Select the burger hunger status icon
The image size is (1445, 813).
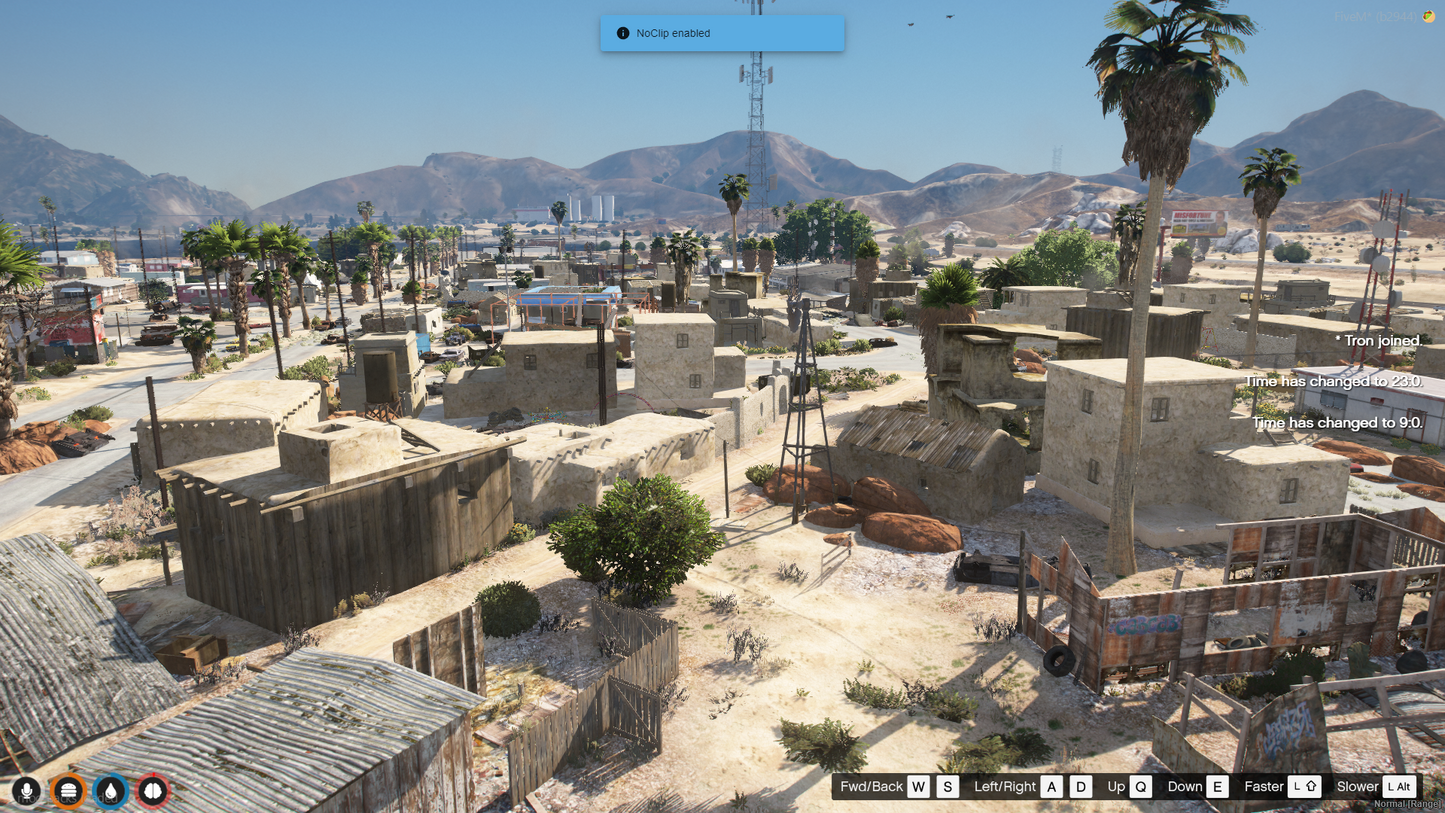coord(68,791)
